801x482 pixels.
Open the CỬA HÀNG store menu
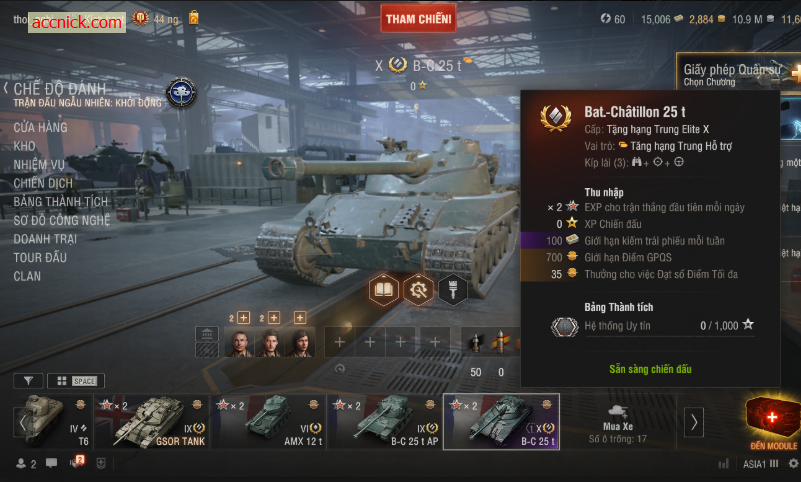40,127
